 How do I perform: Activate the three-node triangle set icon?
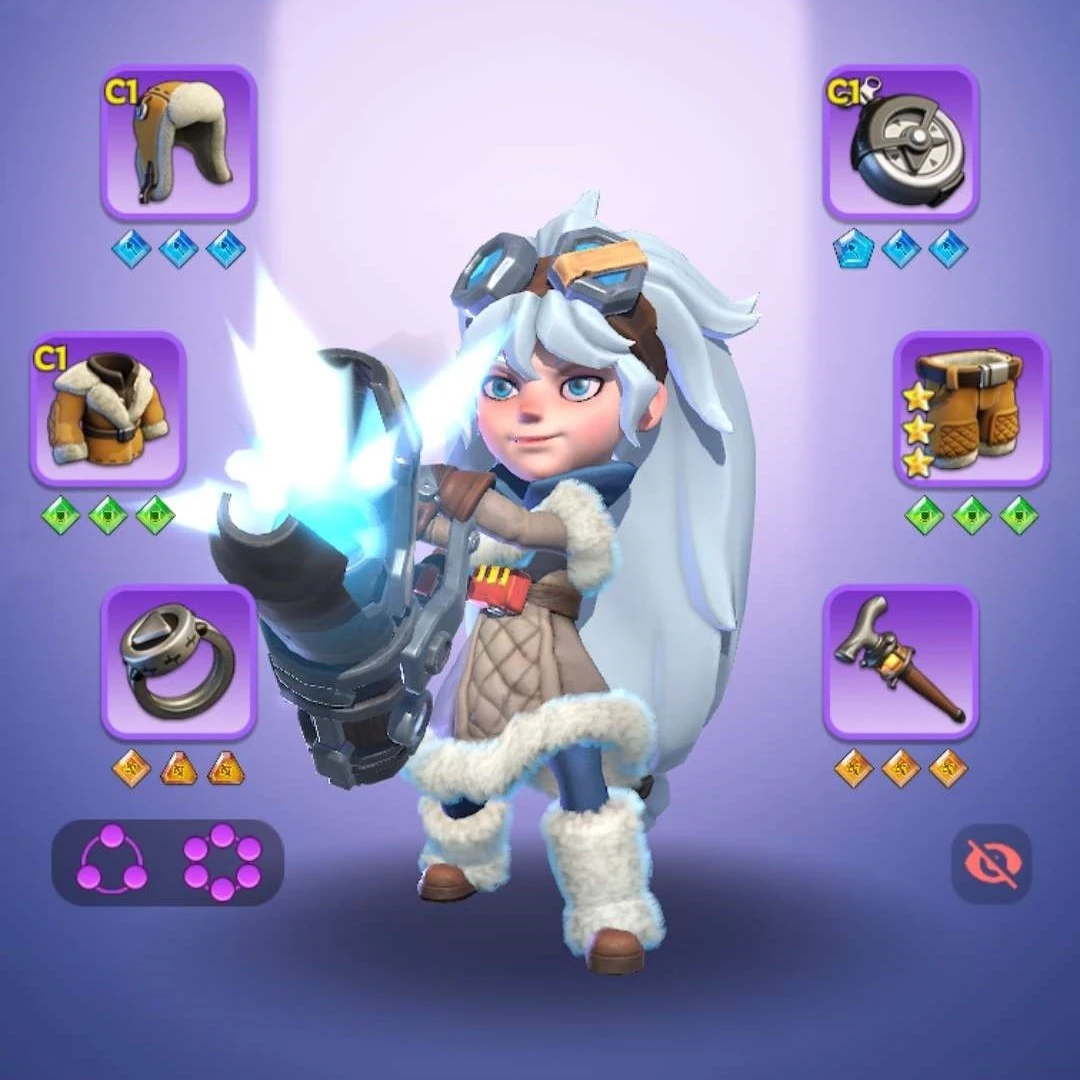(112, 862)
